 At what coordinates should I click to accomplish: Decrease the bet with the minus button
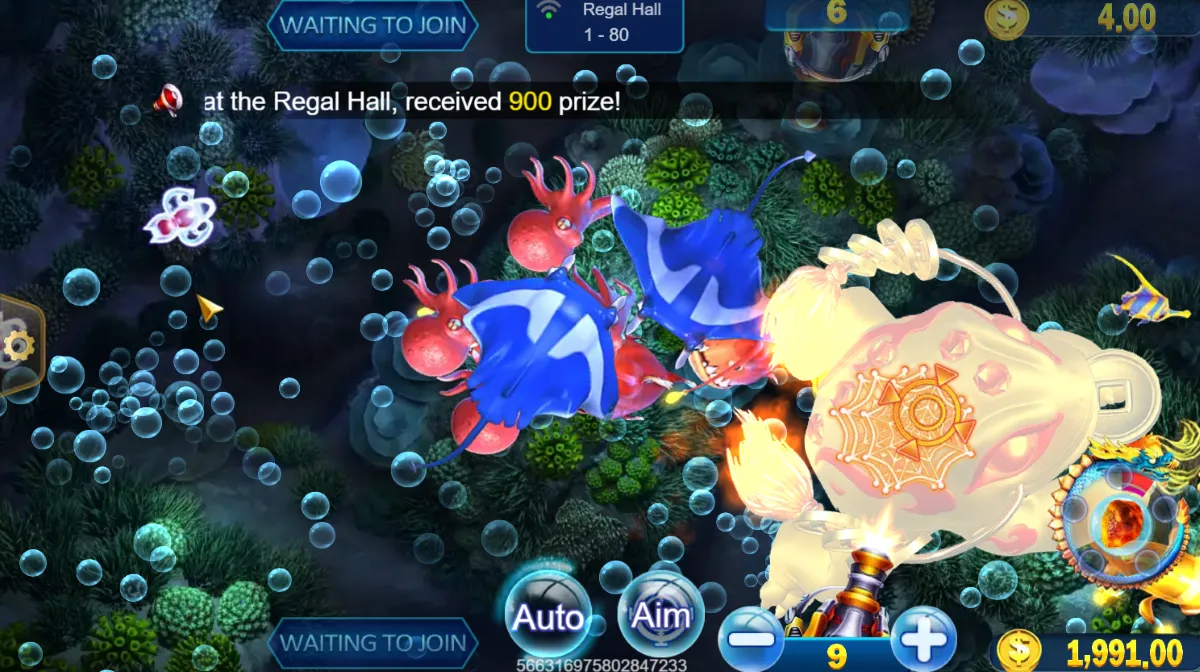(750, 638)
